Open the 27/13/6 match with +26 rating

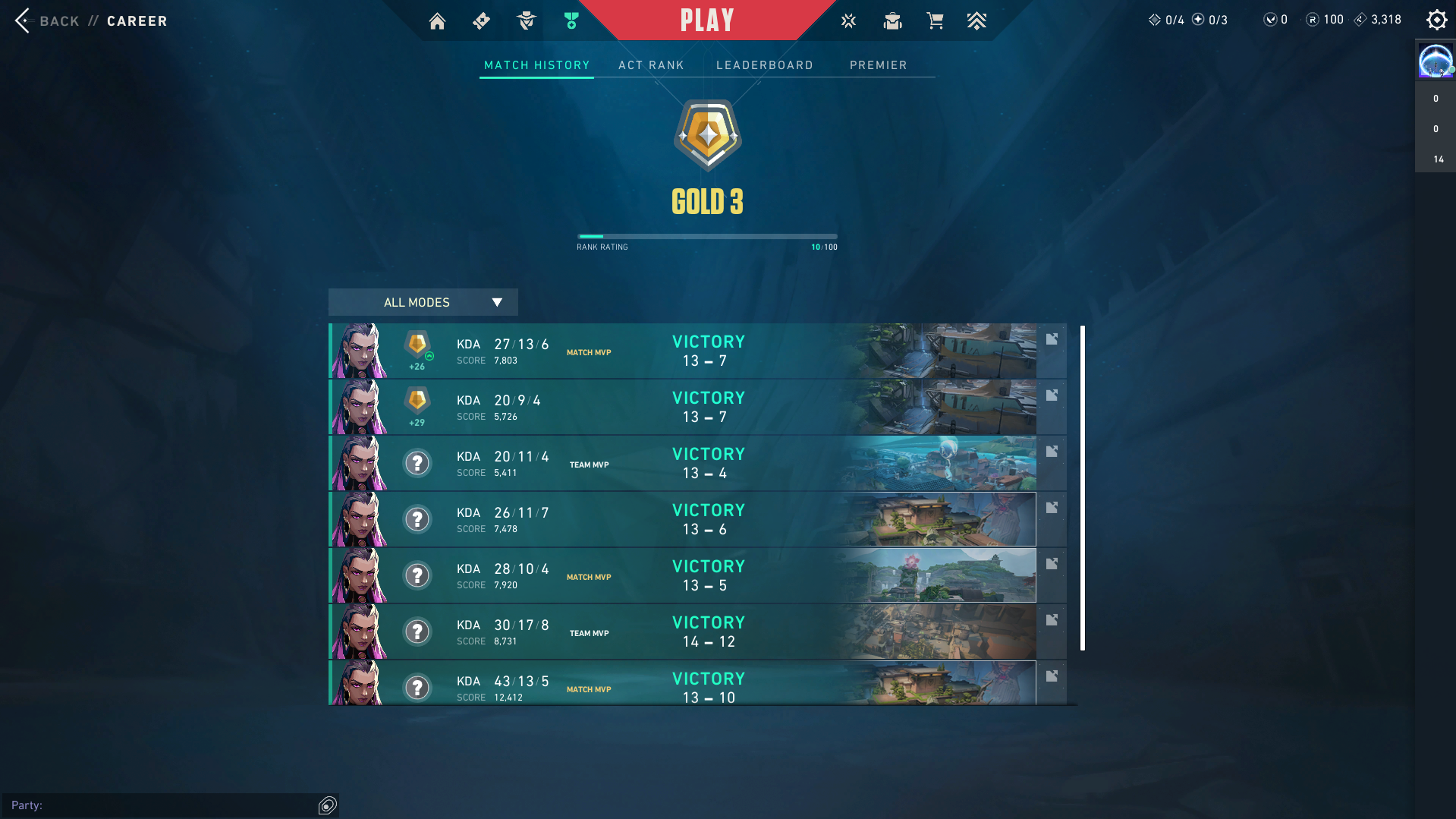click(x=683, y=351)
